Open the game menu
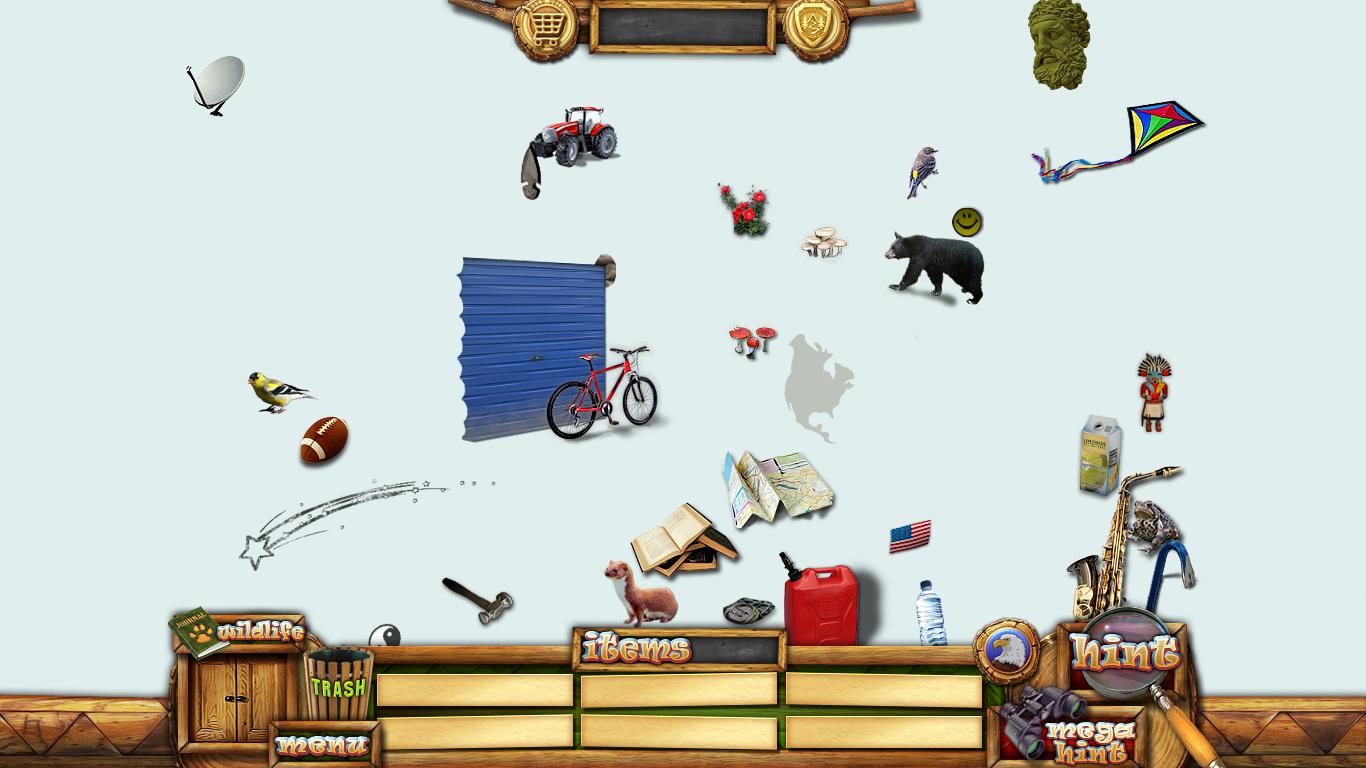 pos(322,745)
